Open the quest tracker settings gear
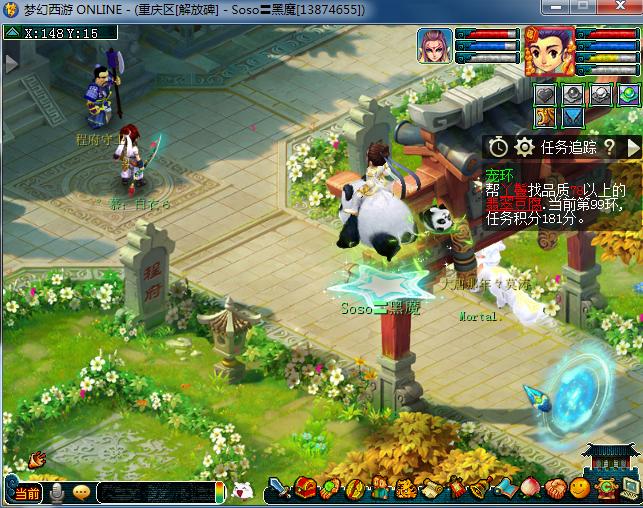 [523, 147]
